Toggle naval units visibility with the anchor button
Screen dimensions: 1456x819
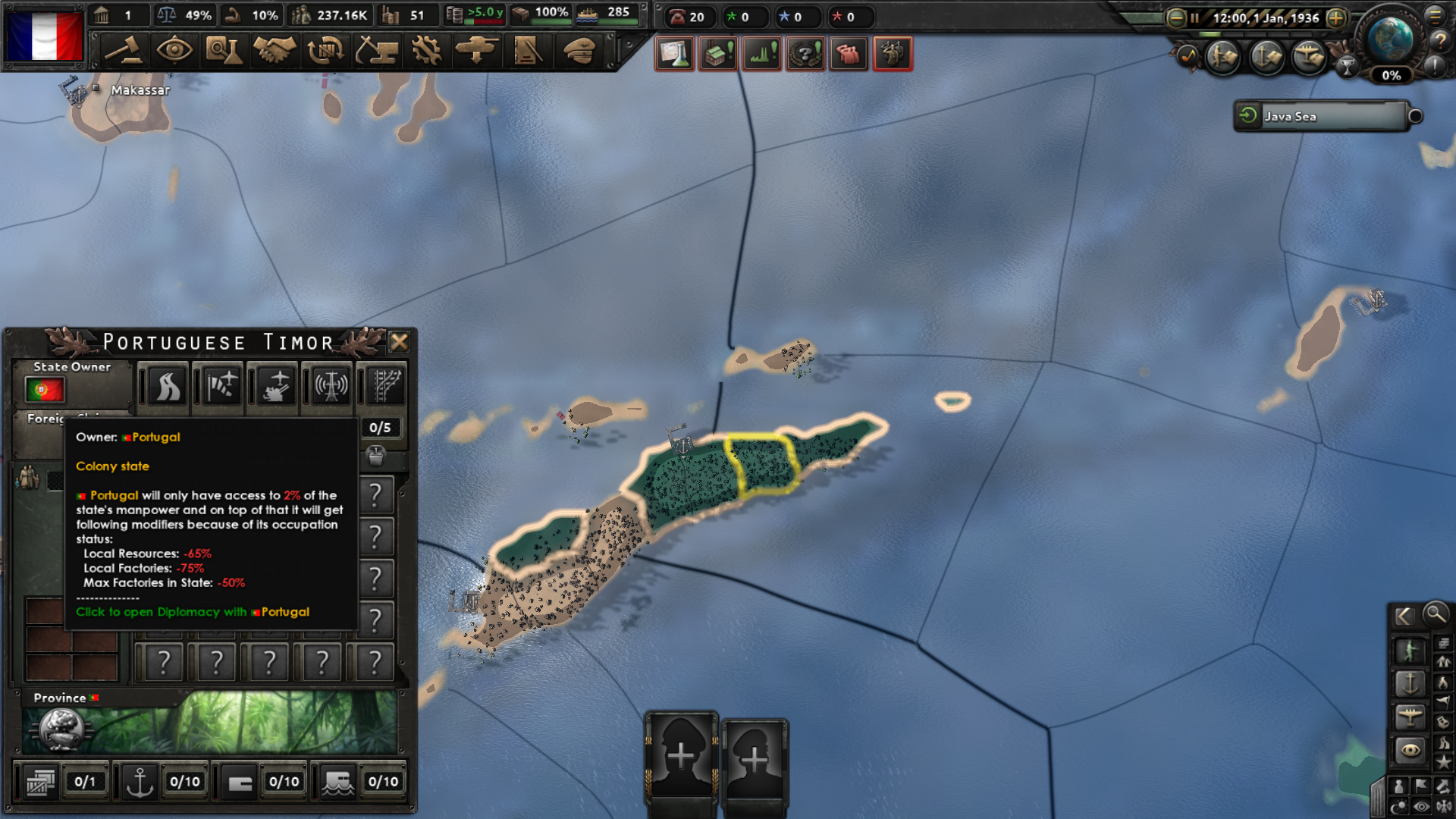(x=1411, y=684)
